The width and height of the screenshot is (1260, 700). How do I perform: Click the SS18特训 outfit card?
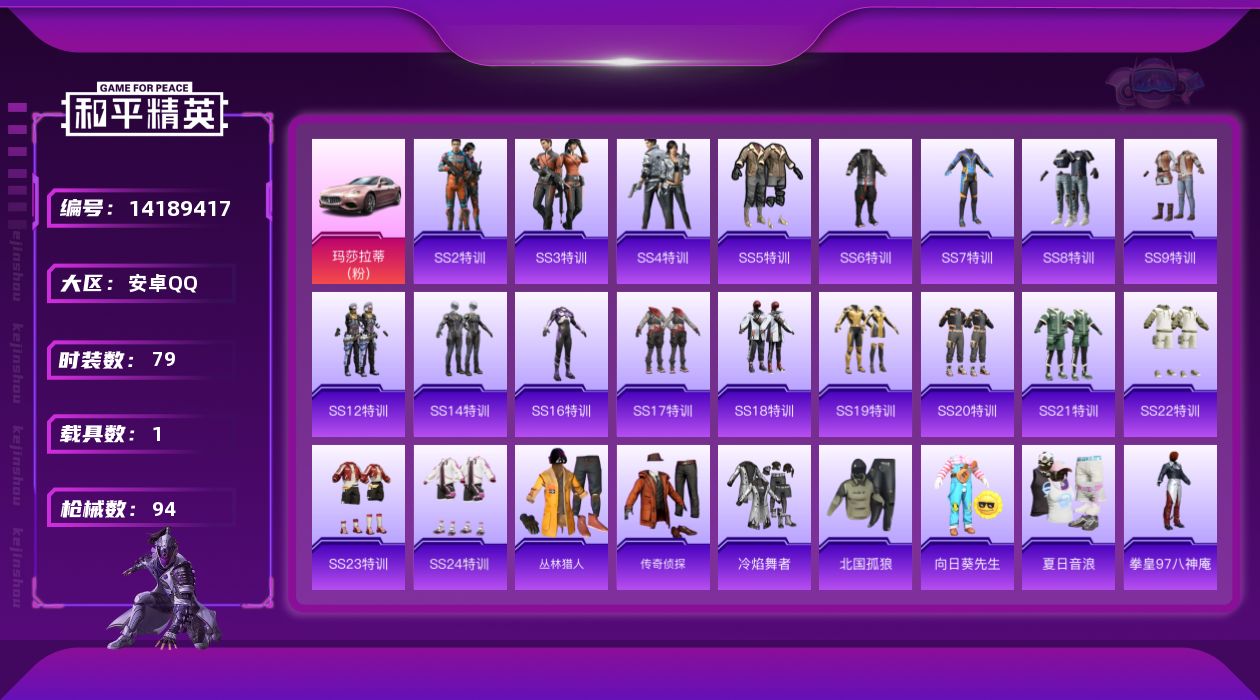(x=764, y=364)
